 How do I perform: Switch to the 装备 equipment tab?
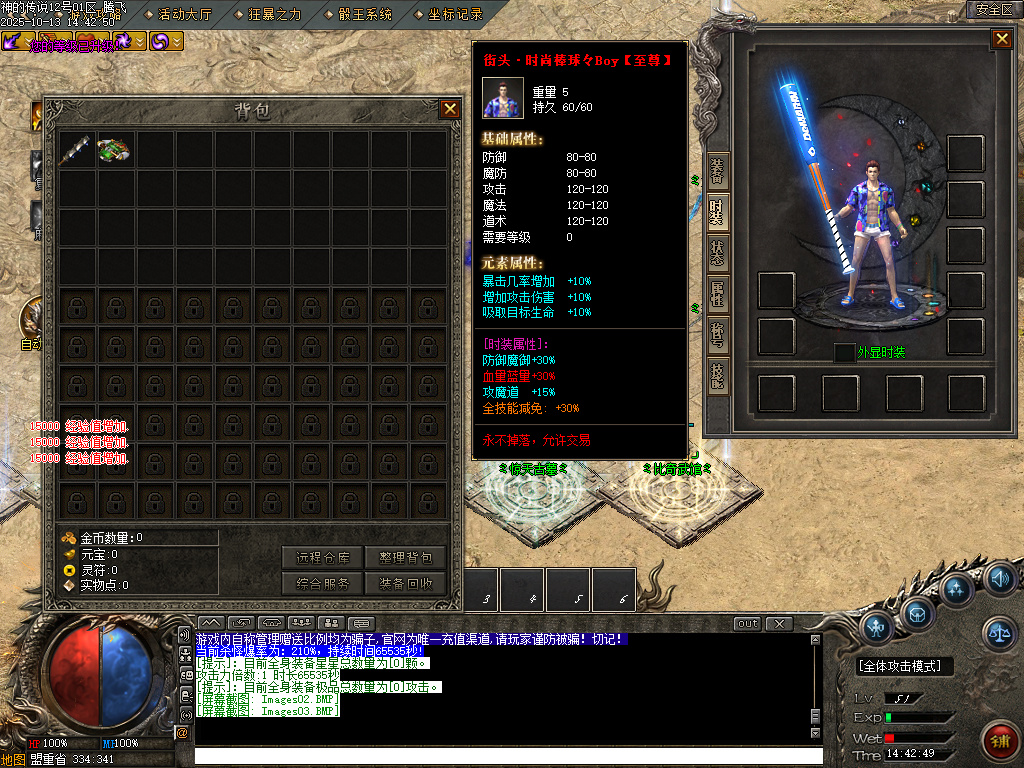click(x=717, y=172)
